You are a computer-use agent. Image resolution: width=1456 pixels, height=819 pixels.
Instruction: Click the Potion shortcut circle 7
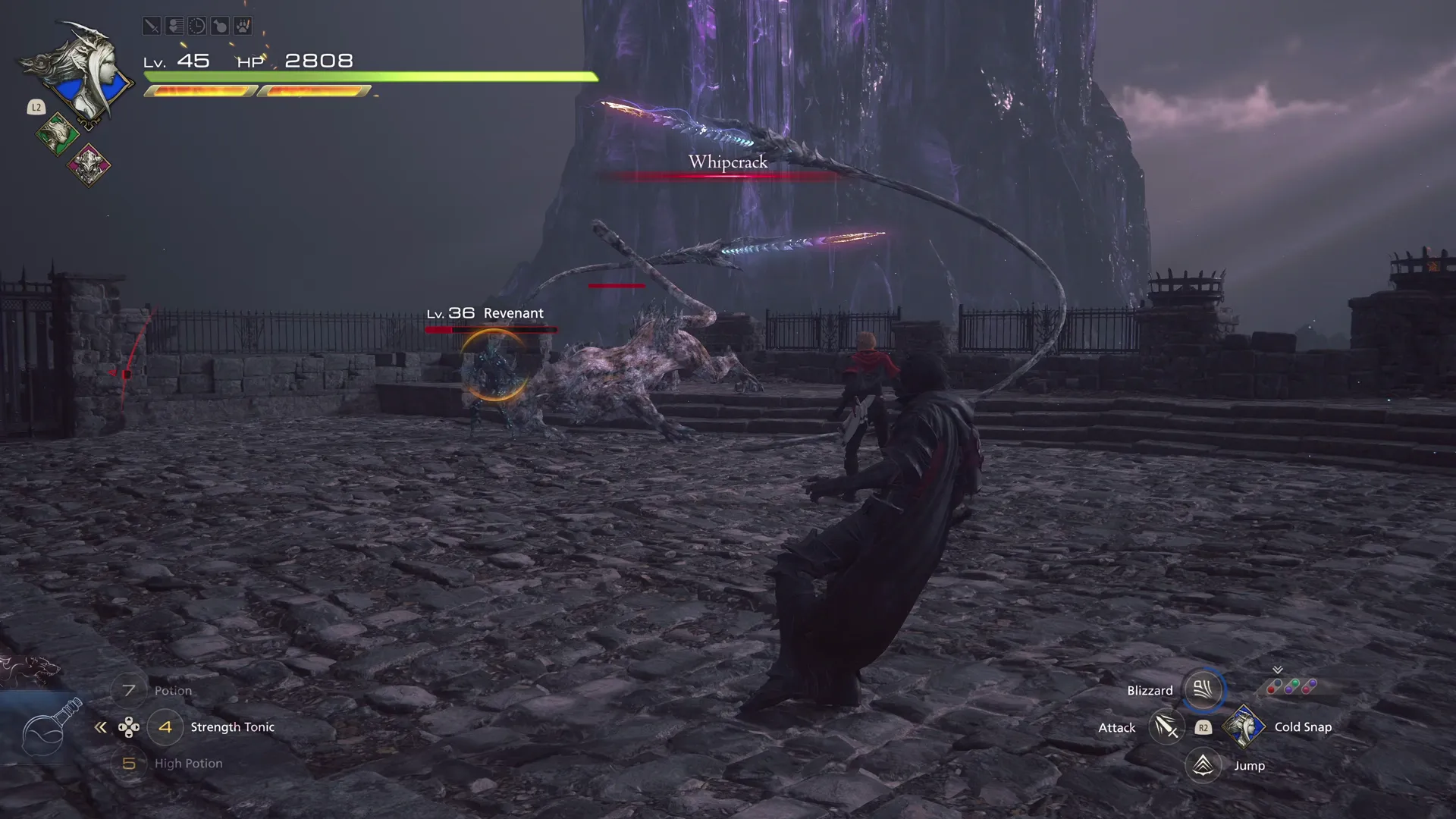[x=128, y=690]
